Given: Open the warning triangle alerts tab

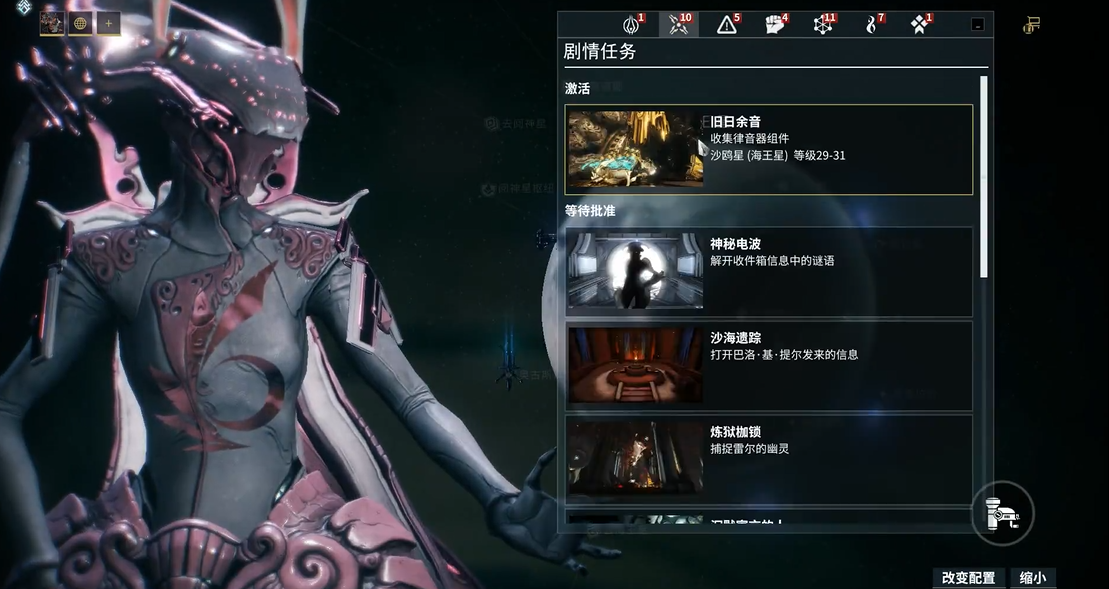Looking at the screenshot, I should (x=727, y=25).
